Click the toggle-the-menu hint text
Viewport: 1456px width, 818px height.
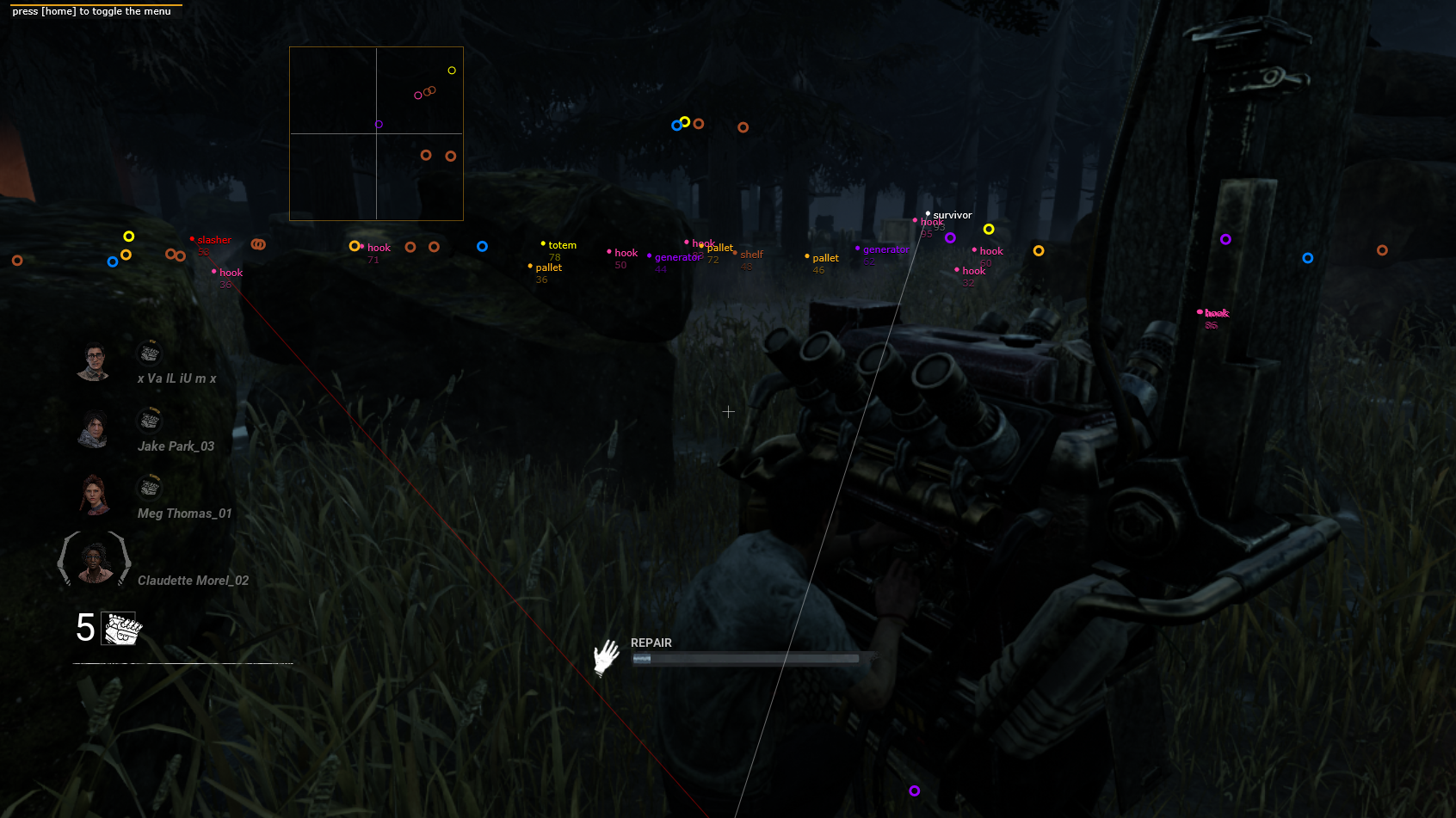(x=91, y=11)
